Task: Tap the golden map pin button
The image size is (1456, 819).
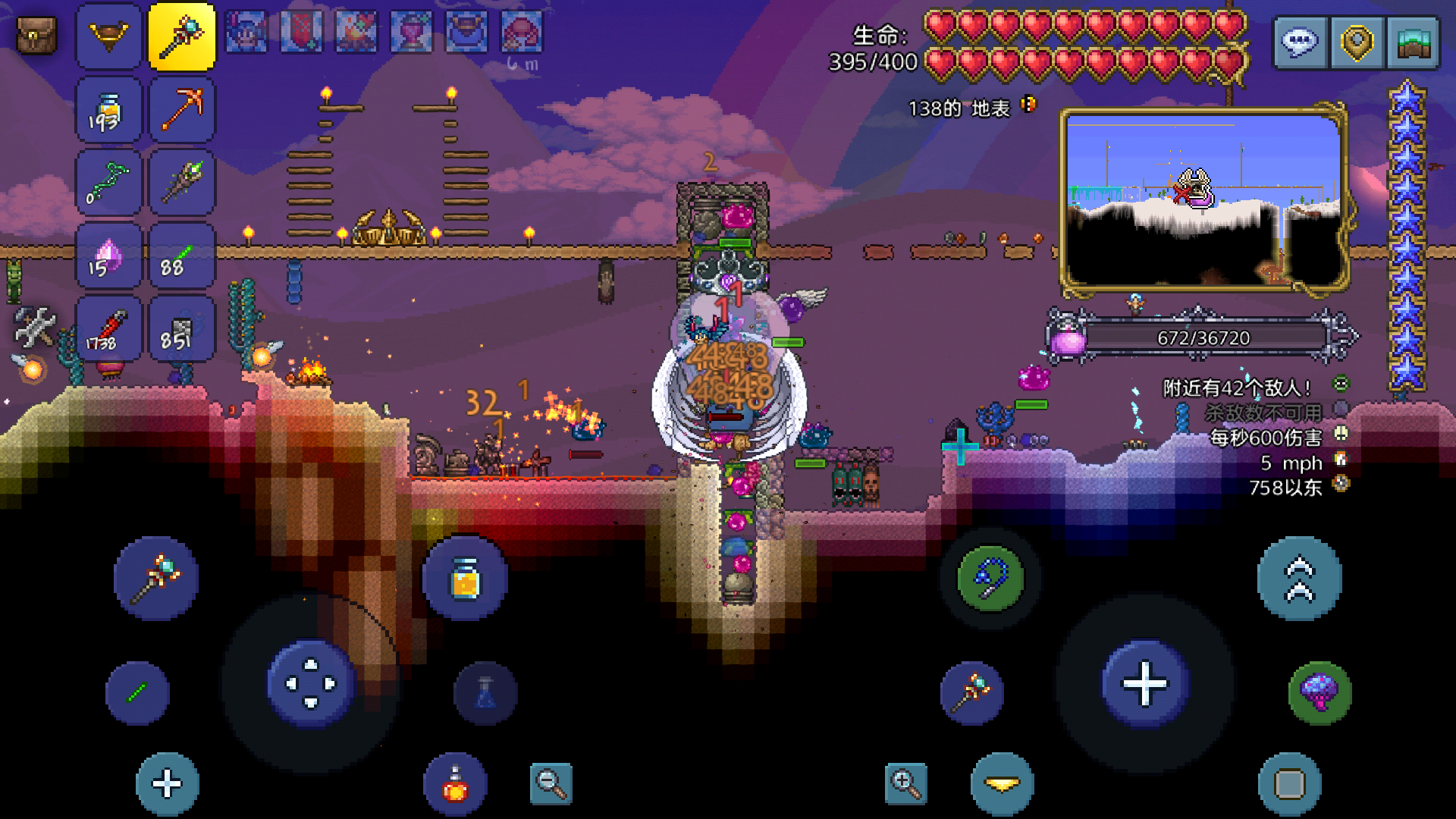Action: [x=1357, y=43]
